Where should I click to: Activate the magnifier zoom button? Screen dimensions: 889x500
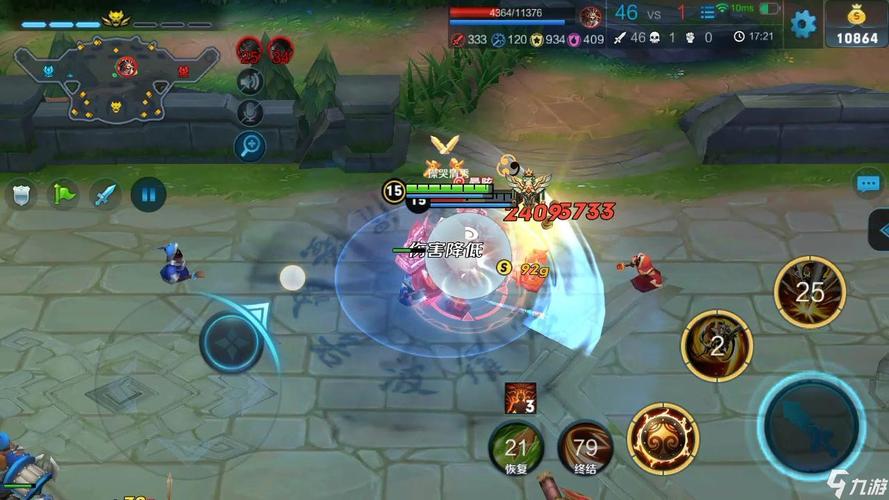250,146
